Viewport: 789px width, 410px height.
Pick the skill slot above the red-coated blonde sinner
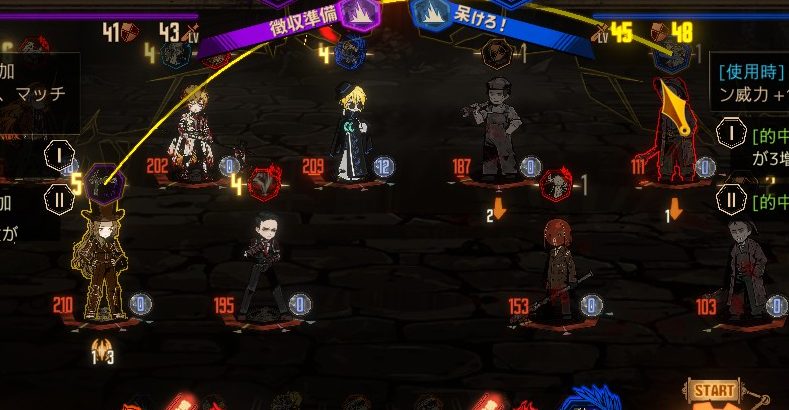(x=175, y=53)
